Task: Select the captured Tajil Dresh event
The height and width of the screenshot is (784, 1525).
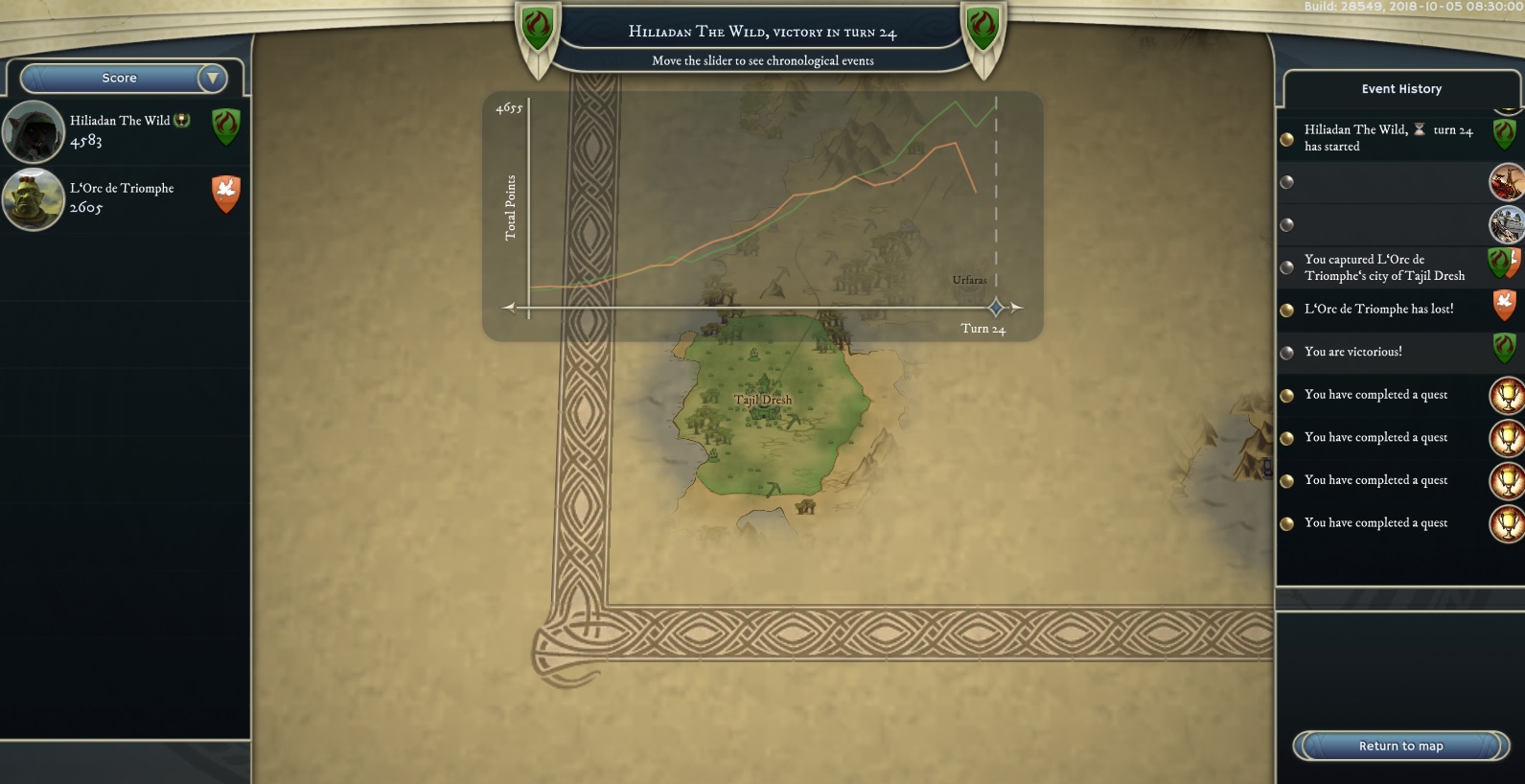Action: tap(1383, 267)
